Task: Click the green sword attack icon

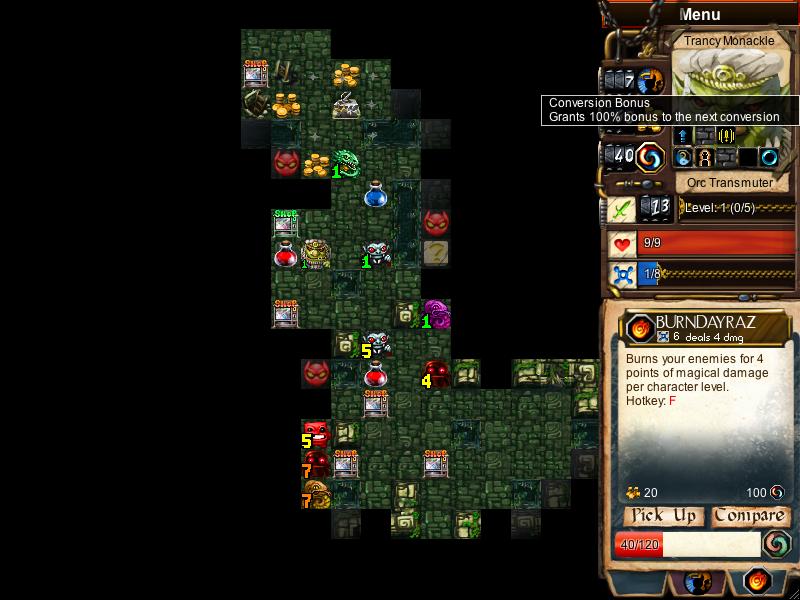Action: (621, 209)
